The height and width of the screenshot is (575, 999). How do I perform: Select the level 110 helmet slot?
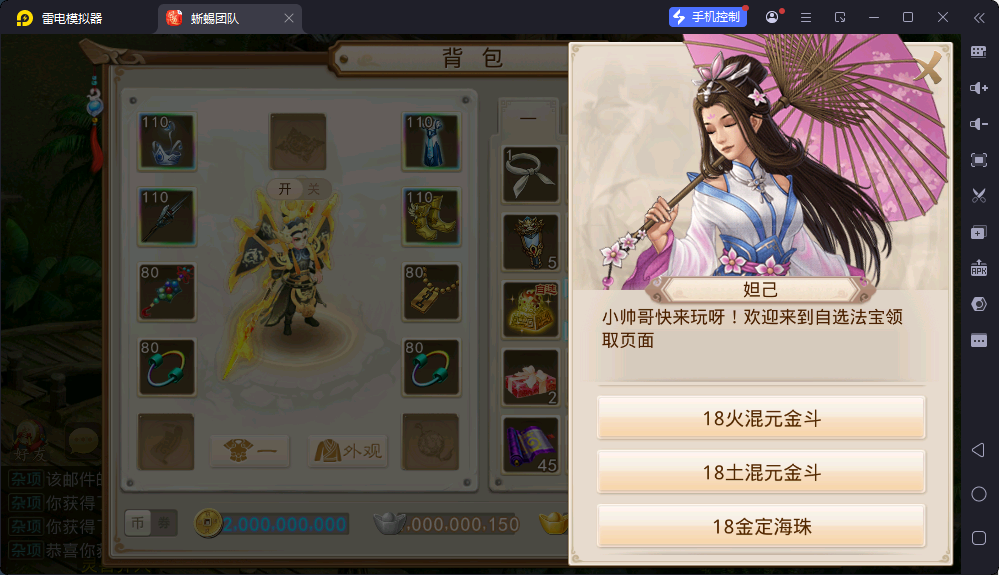click(166, 141)
